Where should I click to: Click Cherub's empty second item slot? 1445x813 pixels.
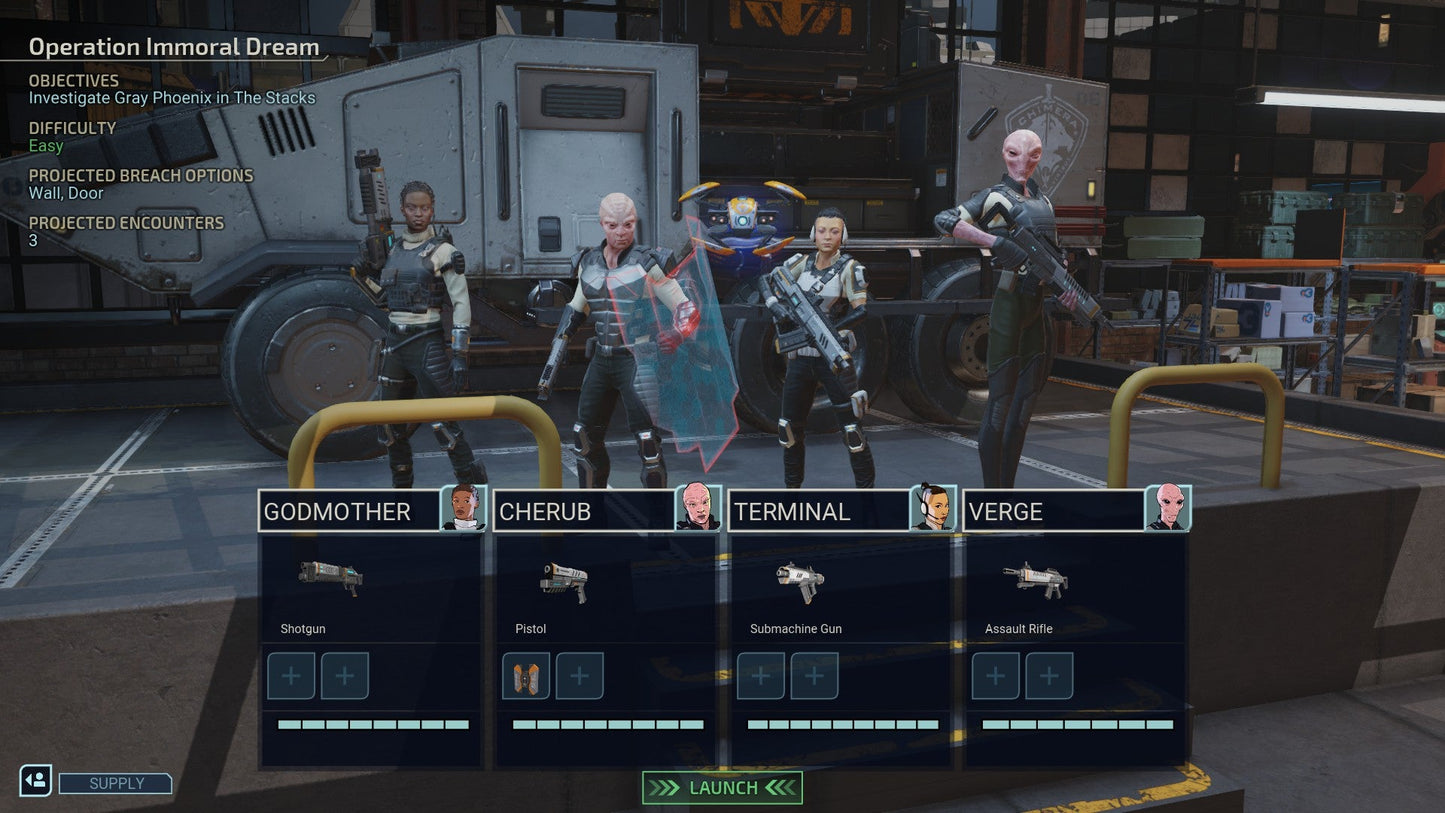pos(578,676)
